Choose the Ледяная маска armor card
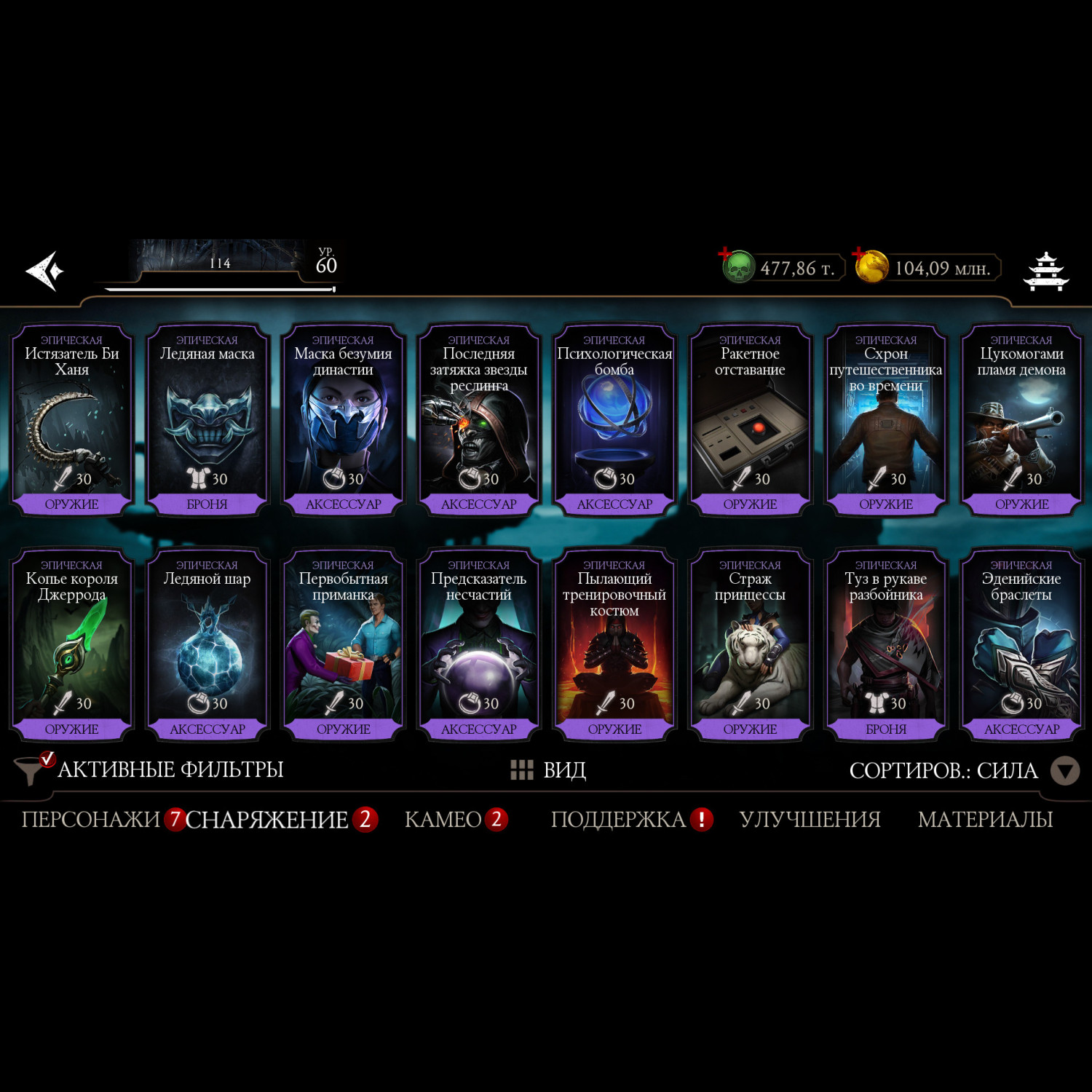Screen dimensions: 1092x1092 207,421
